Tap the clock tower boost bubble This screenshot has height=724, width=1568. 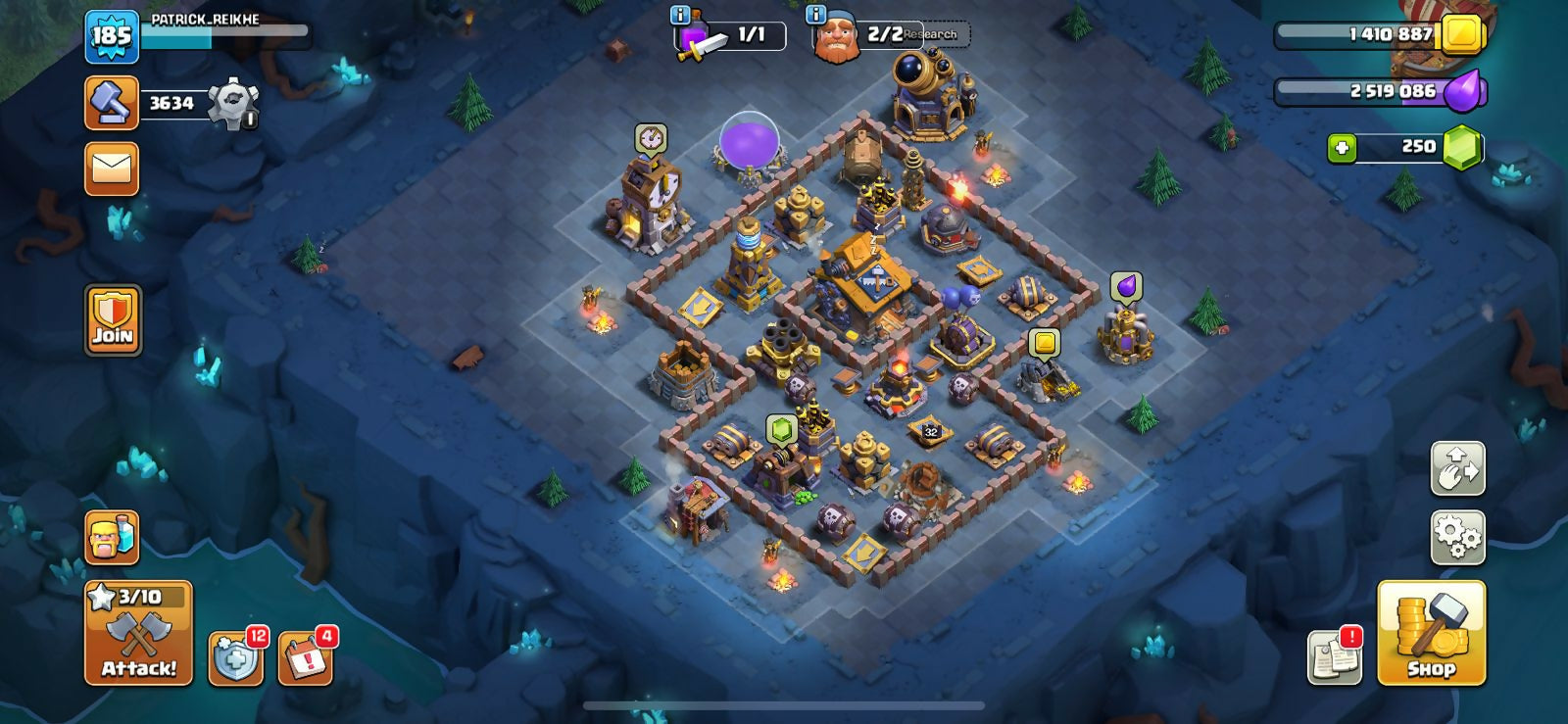[650, 138]
